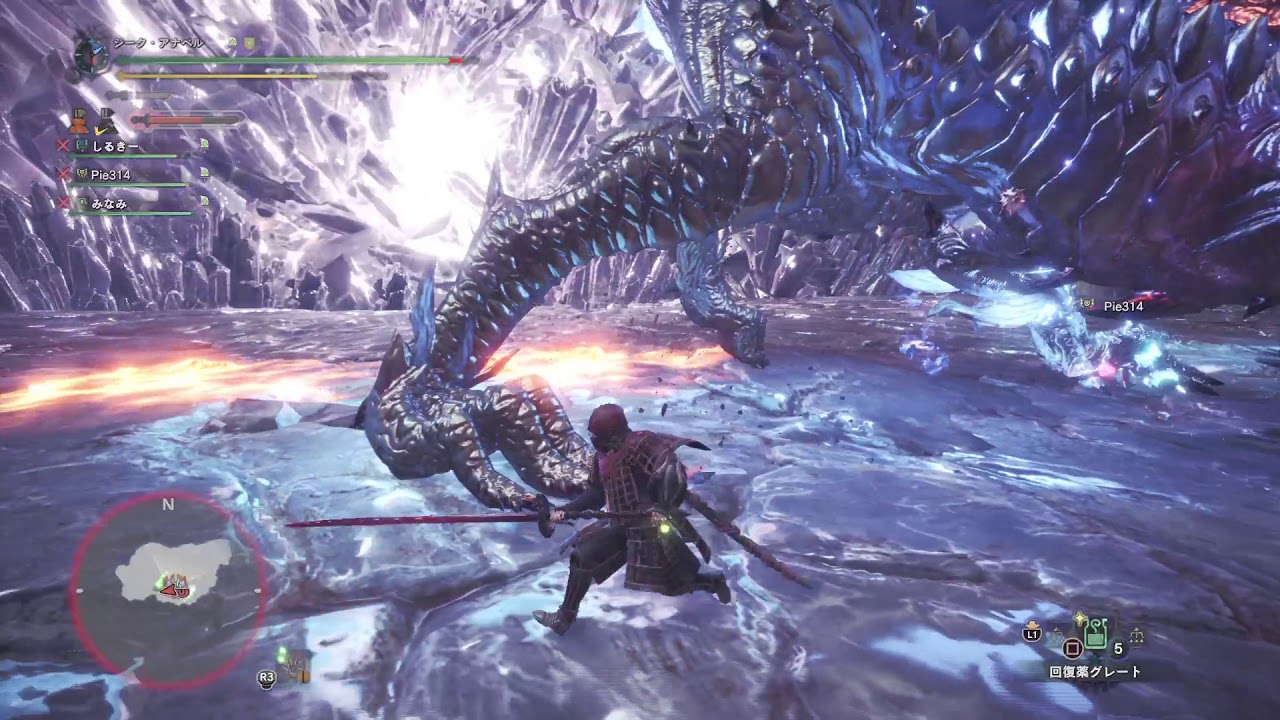
Task: Click the next item icon right of potion
Action: [x=1136, y=636]
